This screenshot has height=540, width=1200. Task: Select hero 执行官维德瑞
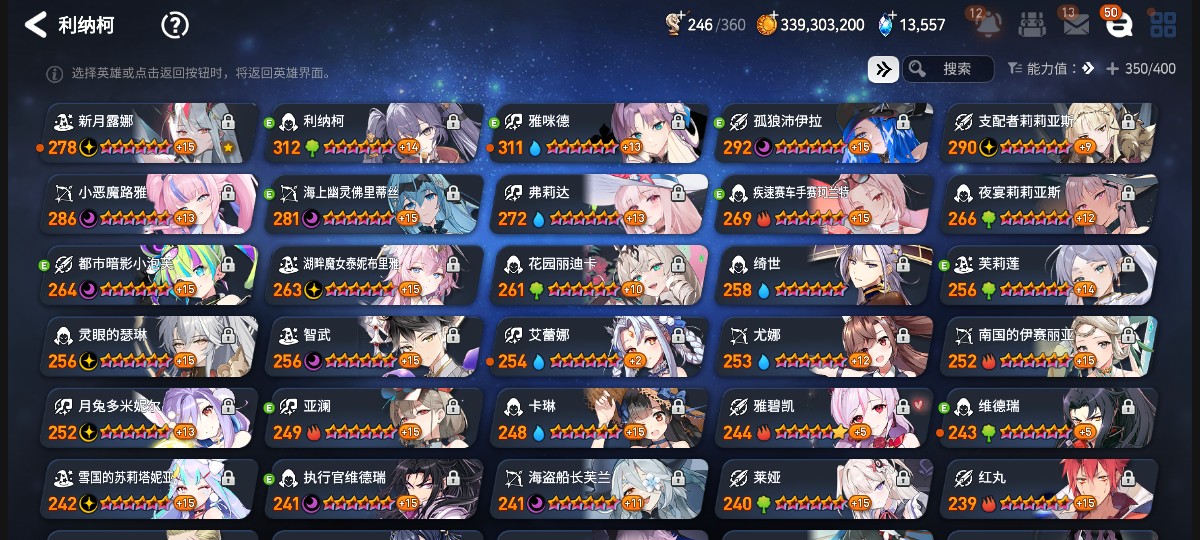click(375, 489)
